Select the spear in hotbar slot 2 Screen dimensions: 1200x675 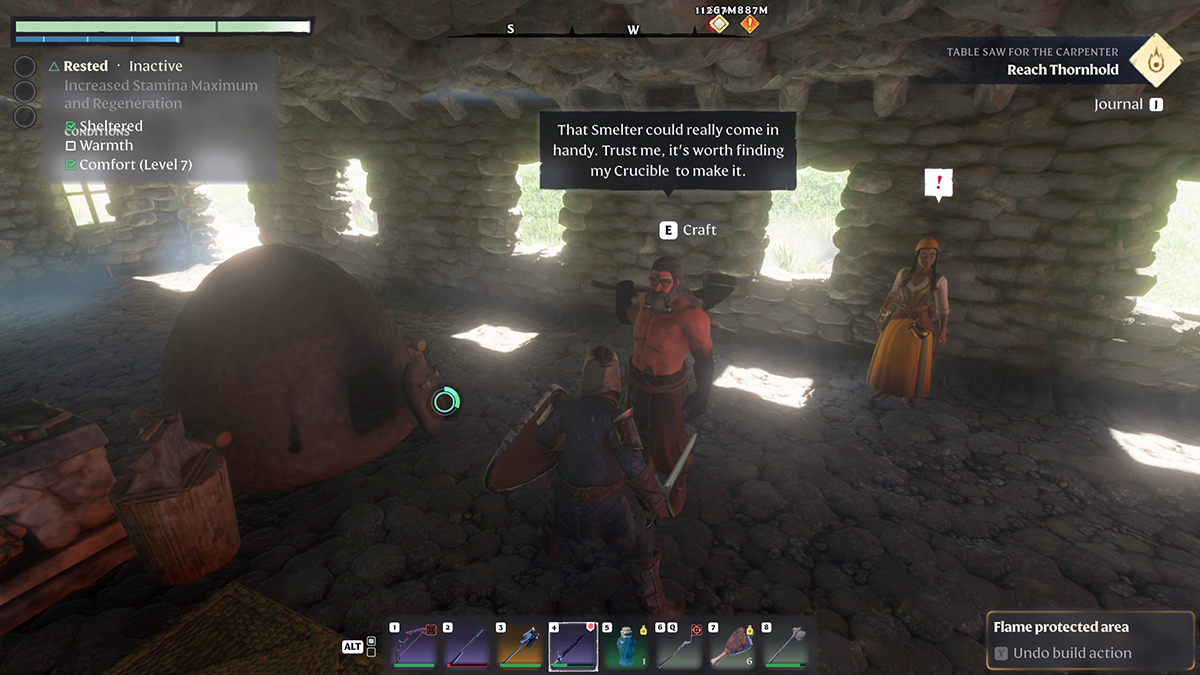tap(465, 646)
